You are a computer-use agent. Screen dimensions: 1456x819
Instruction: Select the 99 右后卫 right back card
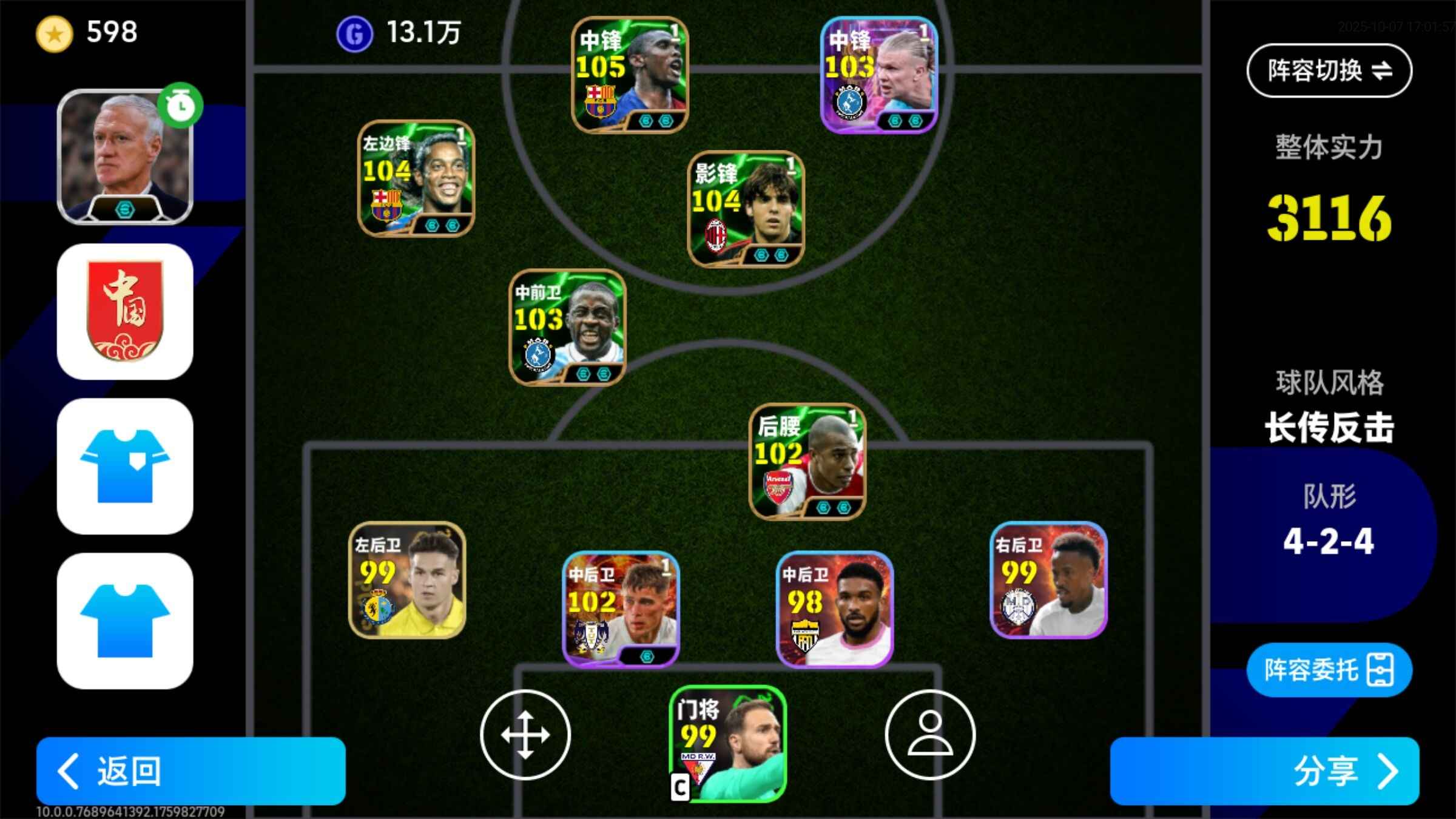pyautogui.click(x=1048, y=580)
